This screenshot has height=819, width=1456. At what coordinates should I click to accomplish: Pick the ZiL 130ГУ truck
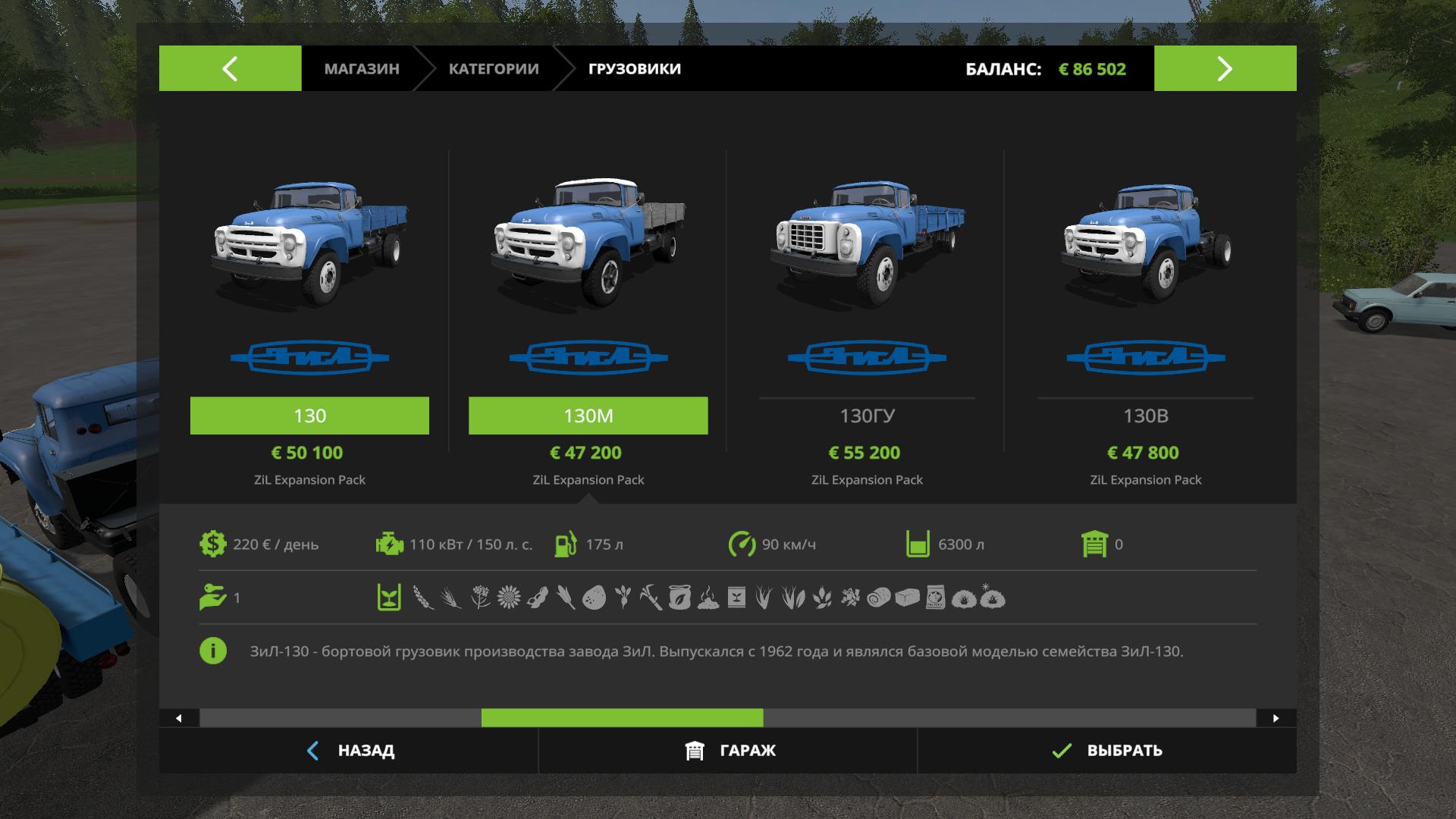pyautogui.click(x=867, y=416)
